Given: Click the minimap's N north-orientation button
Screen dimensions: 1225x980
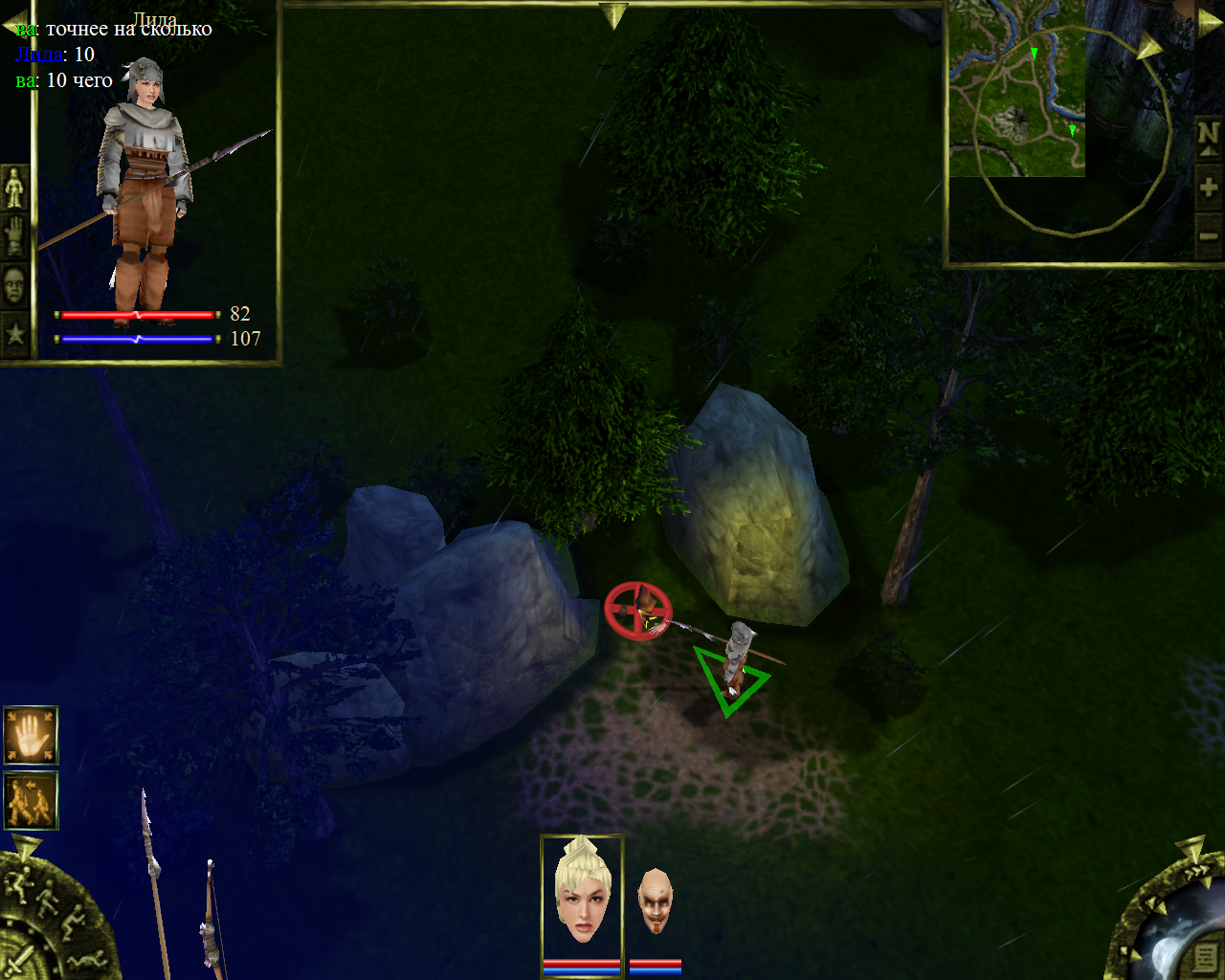Looking at the screenshot, I should (x=1209, y=136).
